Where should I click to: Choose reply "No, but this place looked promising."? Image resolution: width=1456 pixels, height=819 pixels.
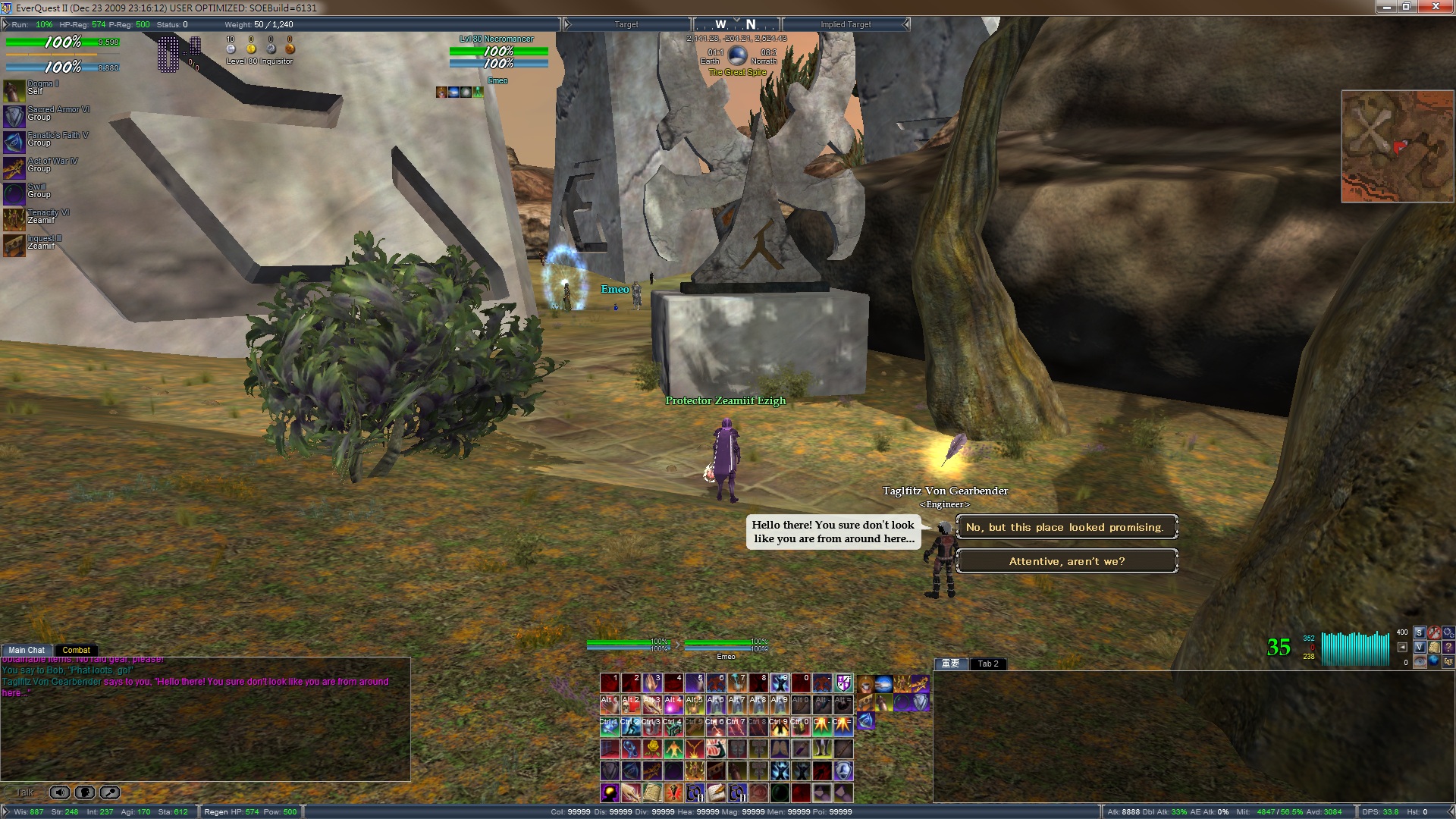(x=1066, y=527)
